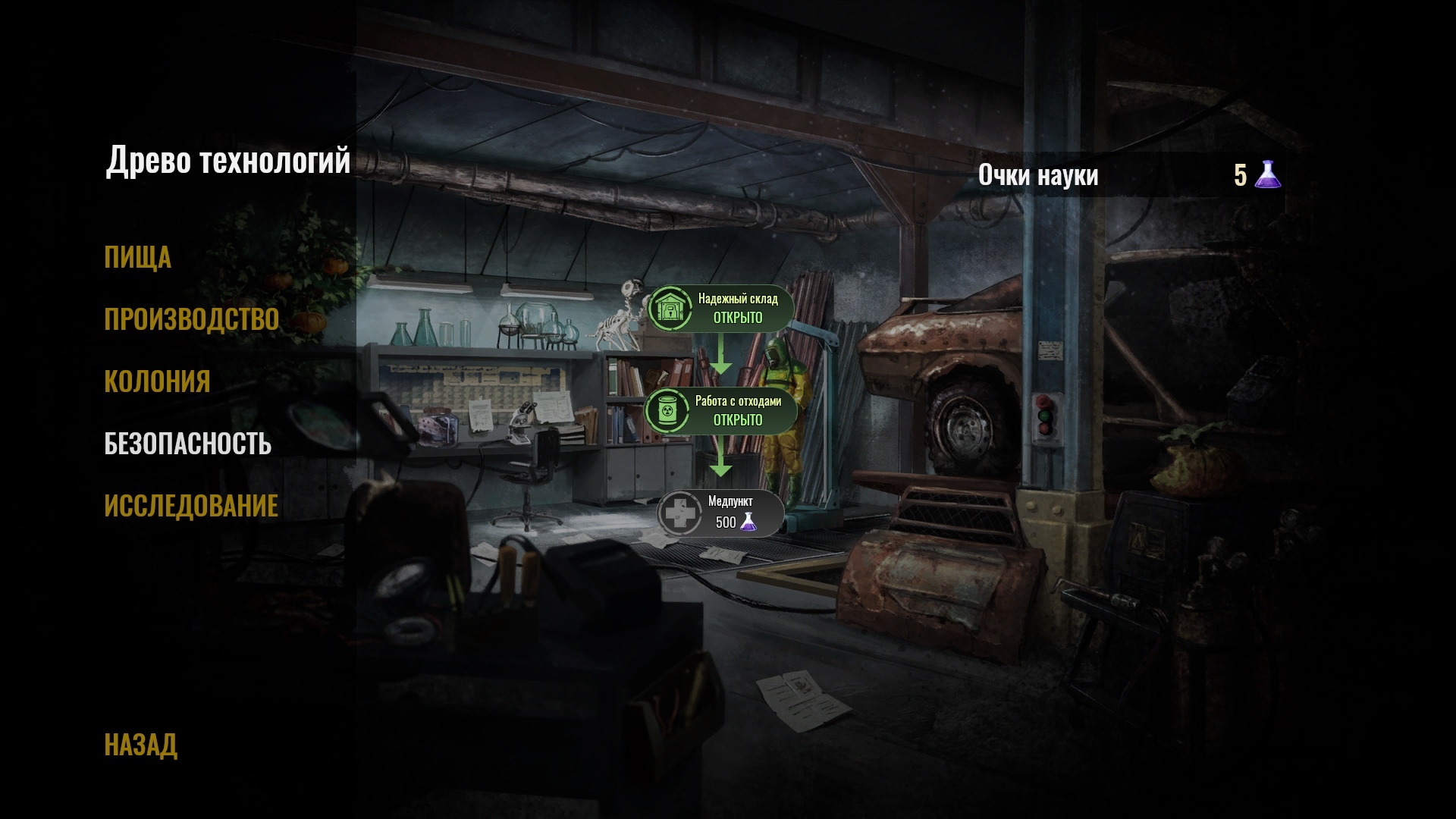1456x819 pixels.
Task: Select the КОЛОНИЯ tech category
Action: point(157,381)
